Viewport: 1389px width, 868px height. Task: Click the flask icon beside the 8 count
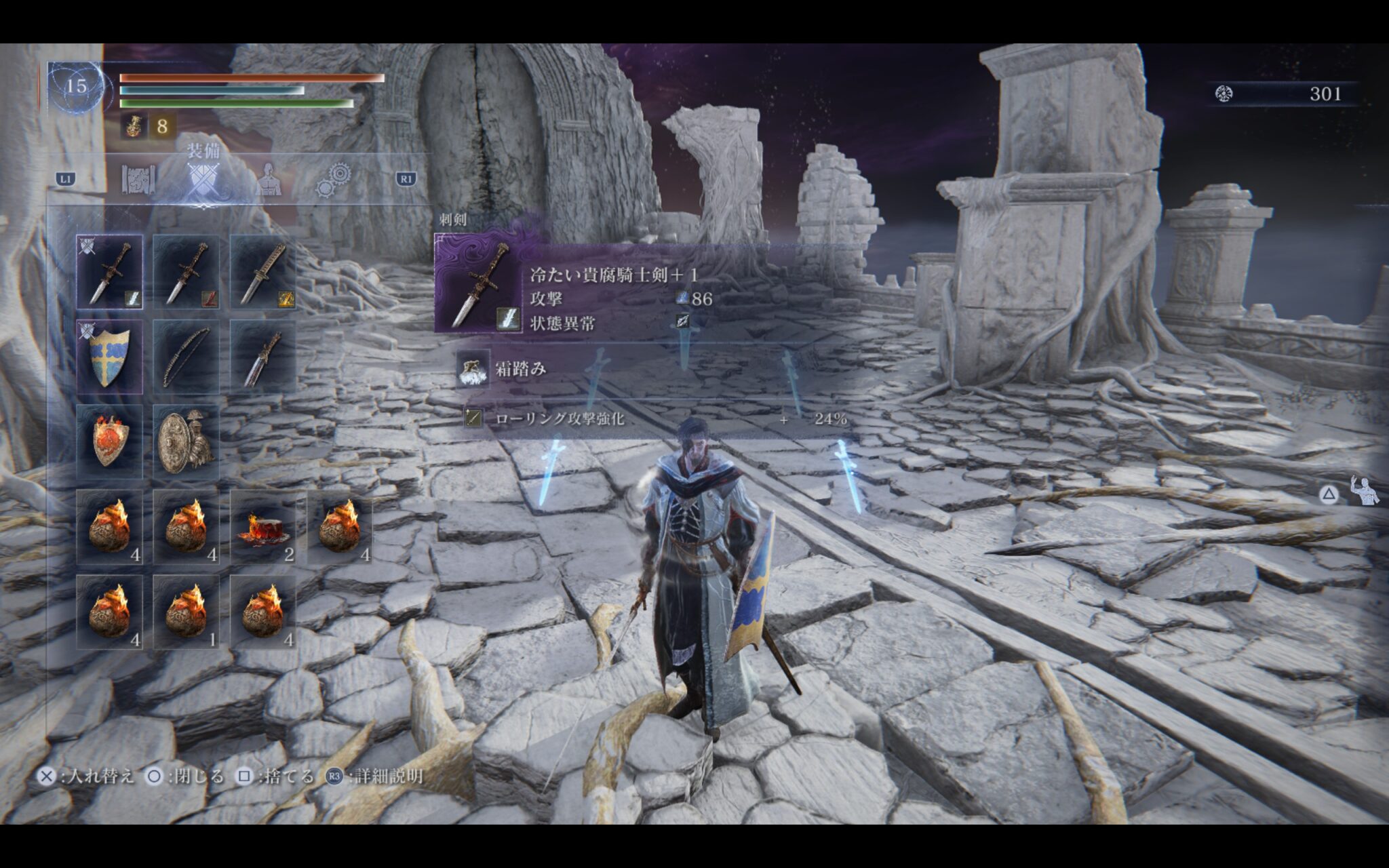pos(134,126)
